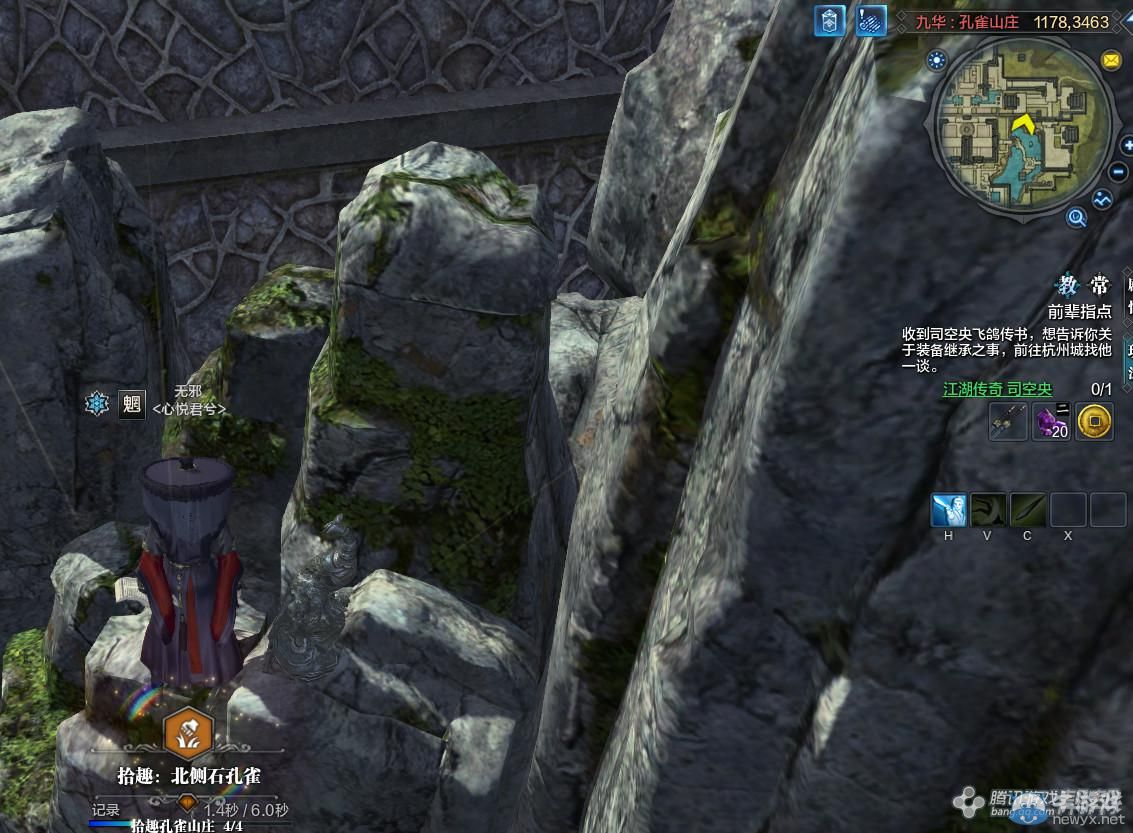Viewport: 1133px width, 833px height.
Task: Activate the blue swordsman skill icon
Action: pos(949,510)
